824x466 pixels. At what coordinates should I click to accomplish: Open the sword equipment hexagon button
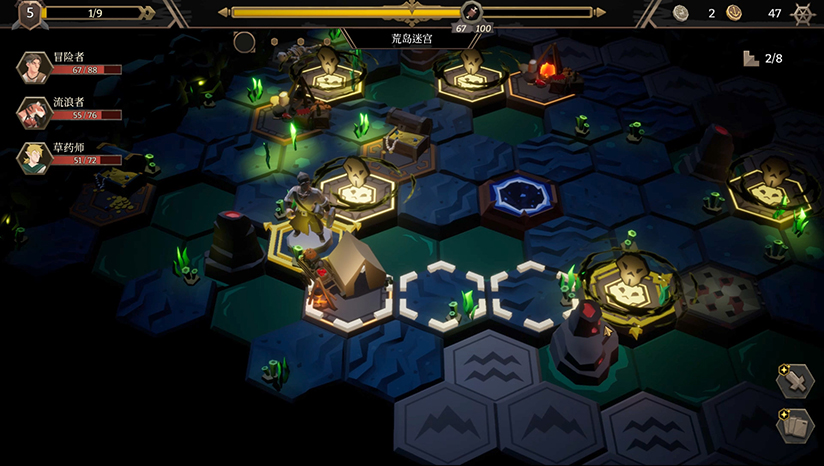(794, 381)
